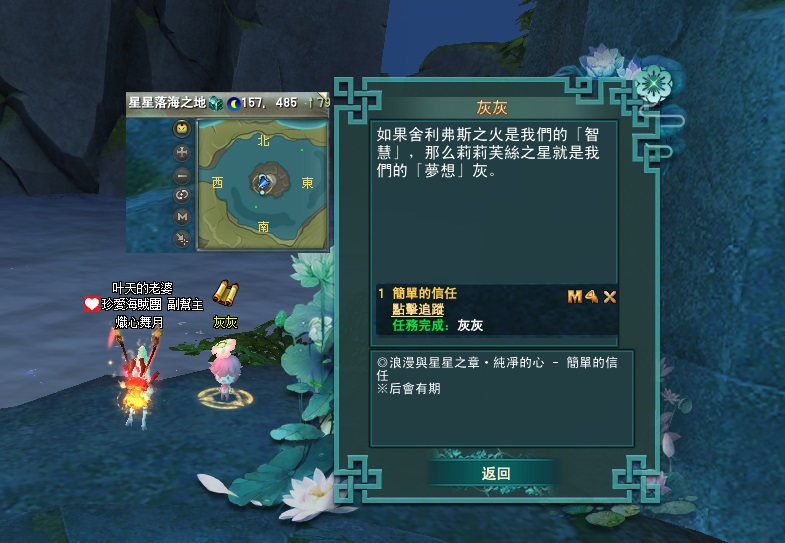Screen dimensions: 785x543
Task: Open the quest's M map icon
Action: click(574, 296)
